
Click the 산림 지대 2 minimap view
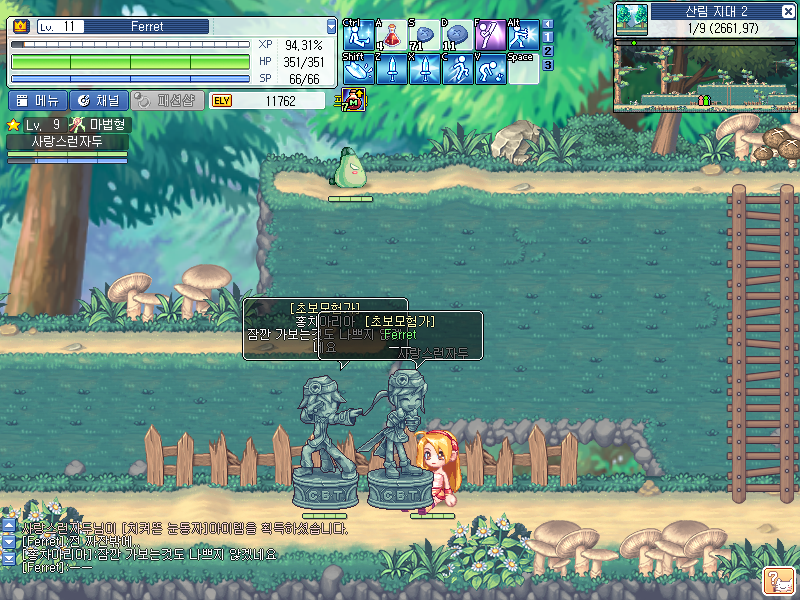(x=706, y=73)
